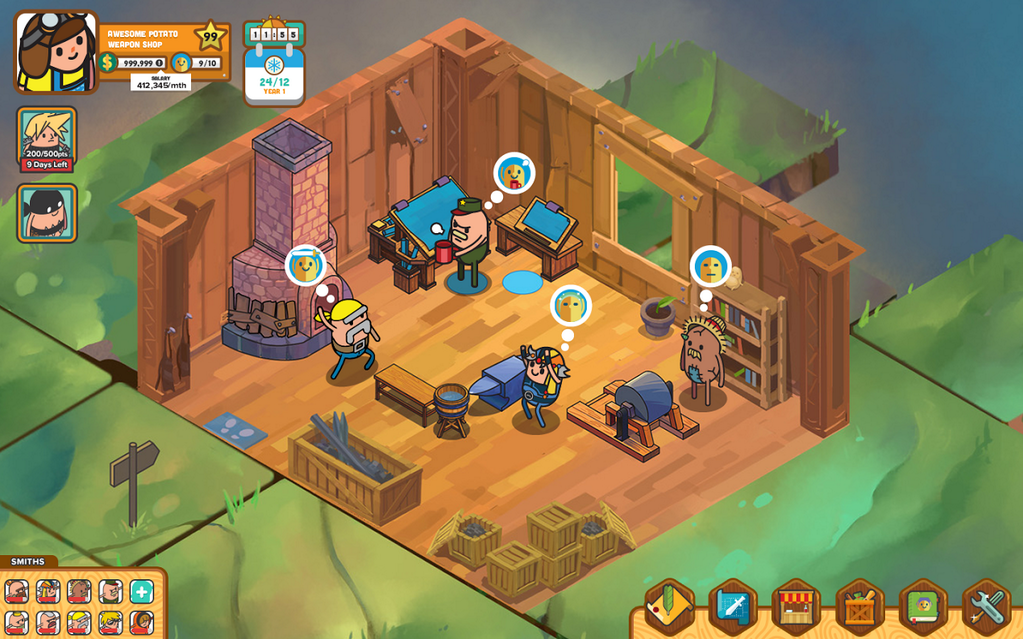Screen dimensions: 1023x639
Task: Select the green army cap smith portrait
Action: pyautogui.click(x=111, y=592)
